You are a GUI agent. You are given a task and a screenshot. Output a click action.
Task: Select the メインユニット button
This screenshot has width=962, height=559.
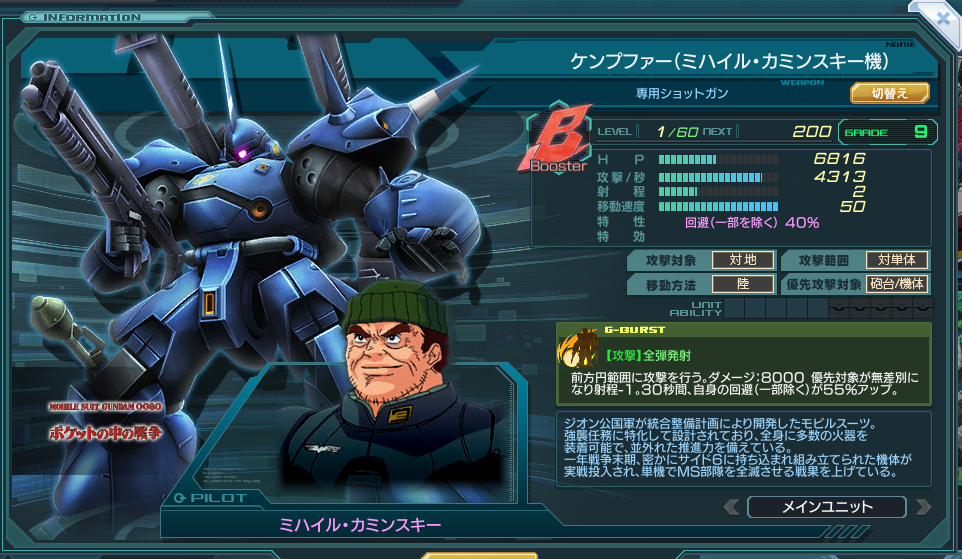point(826,507)
